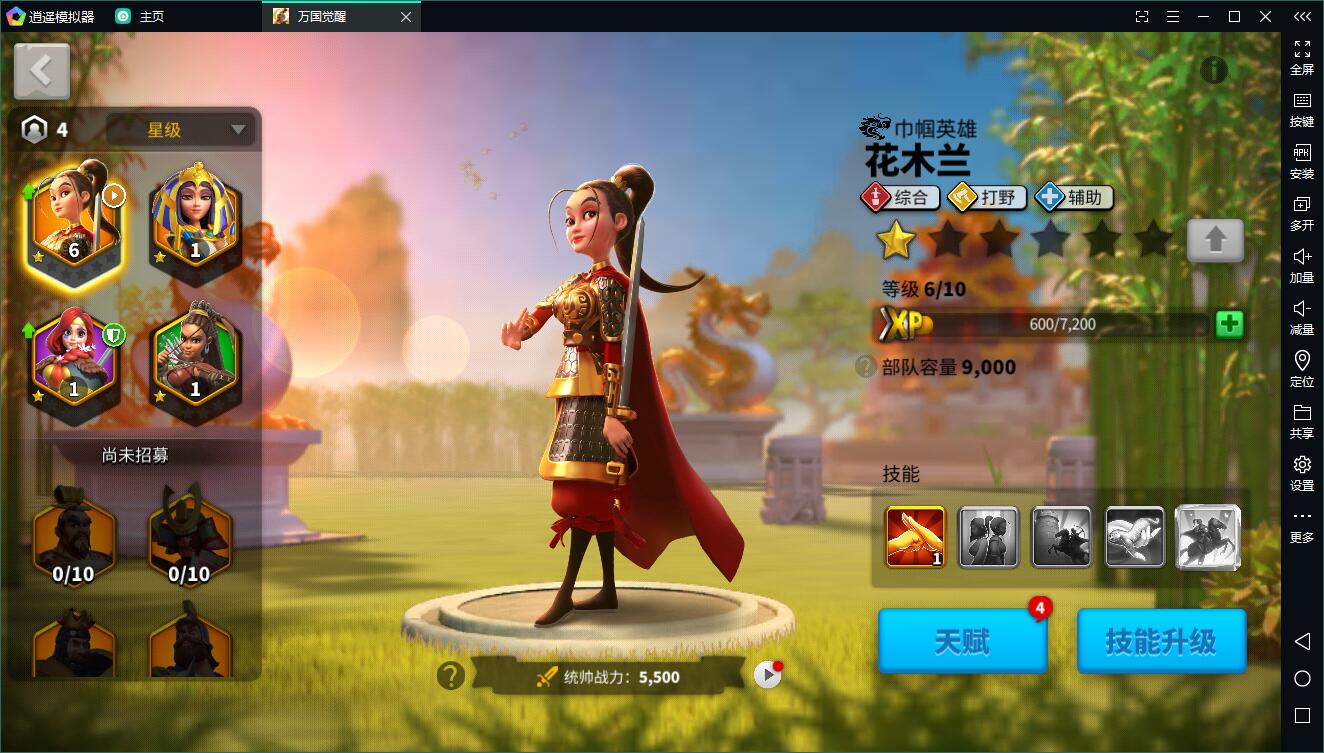
Task: Open the 天赋 talents screen
Action: [962, 641]
